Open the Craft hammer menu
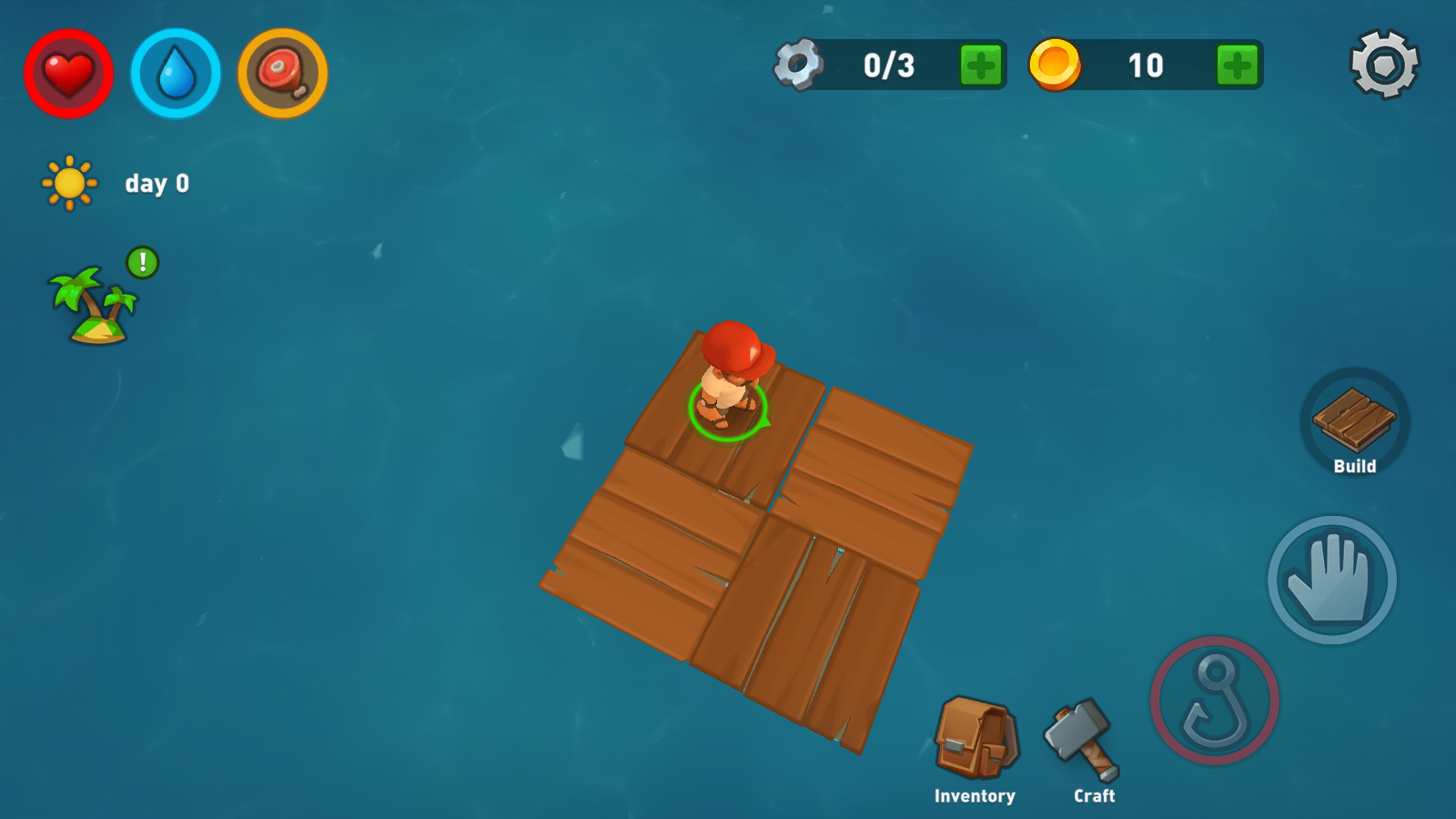Screen dimensions: 1456x819 pyautogui.click(x=1083, y=739)
